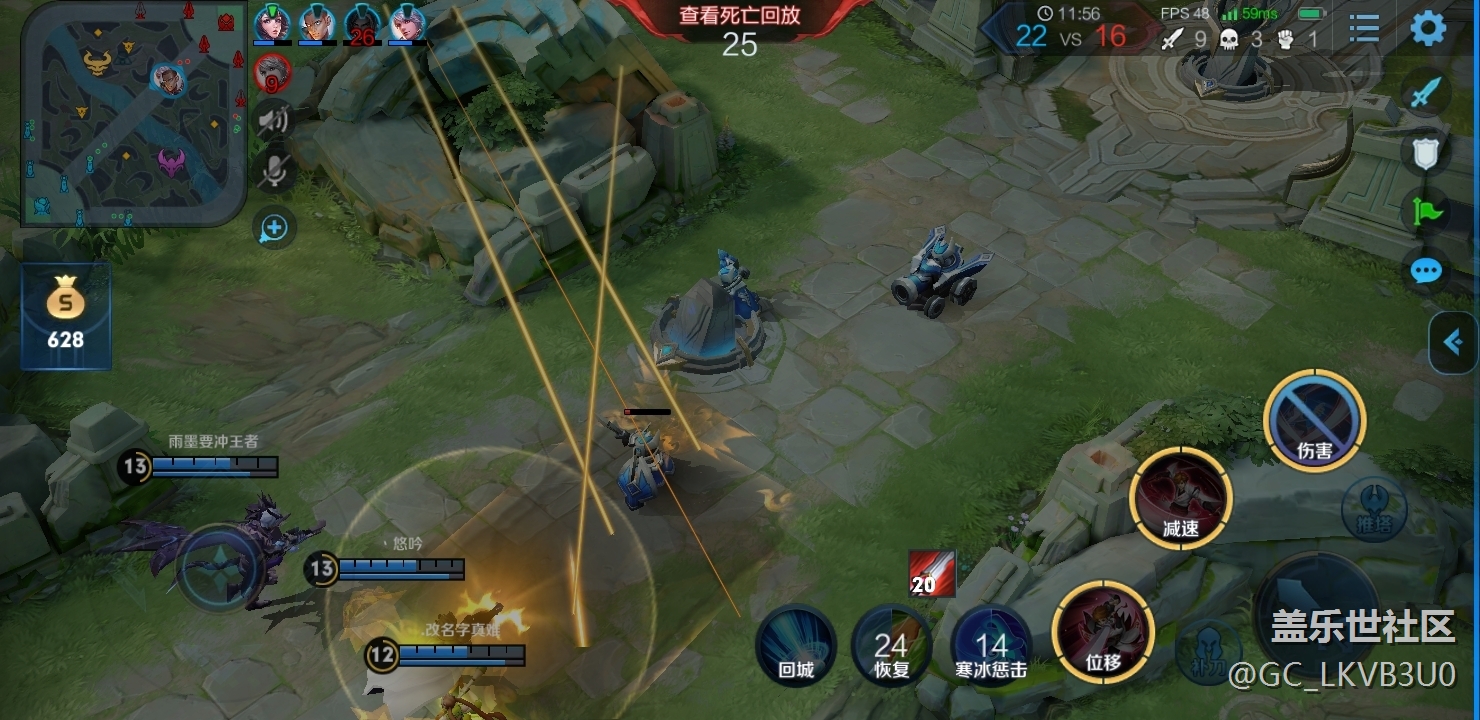The height and width of the screenshot is (720, 1480).
Task: Send the sword attack signal
Action: 1426,94
